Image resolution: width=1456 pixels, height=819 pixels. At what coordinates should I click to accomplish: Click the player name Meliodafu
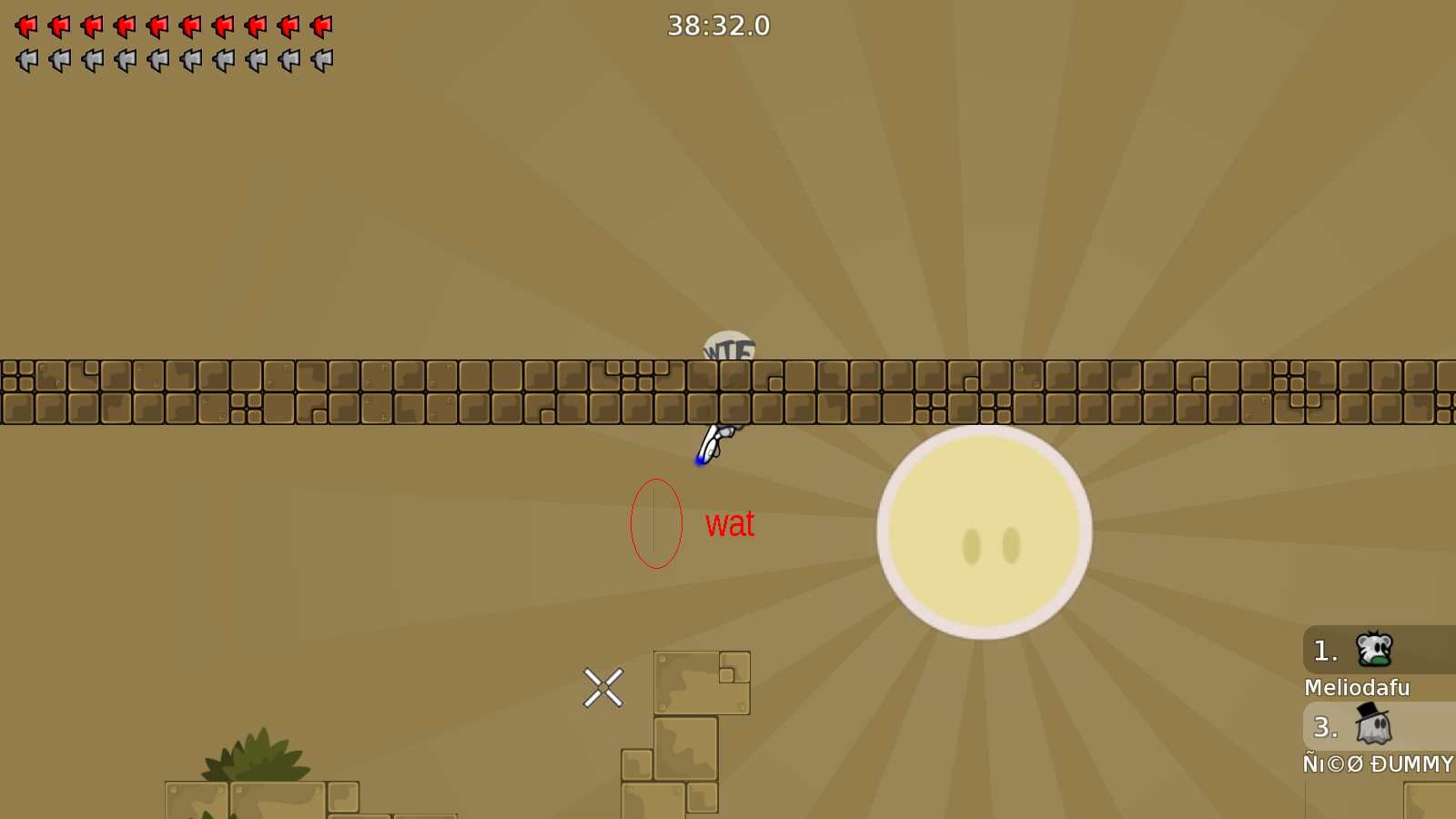click(1357, 688)
